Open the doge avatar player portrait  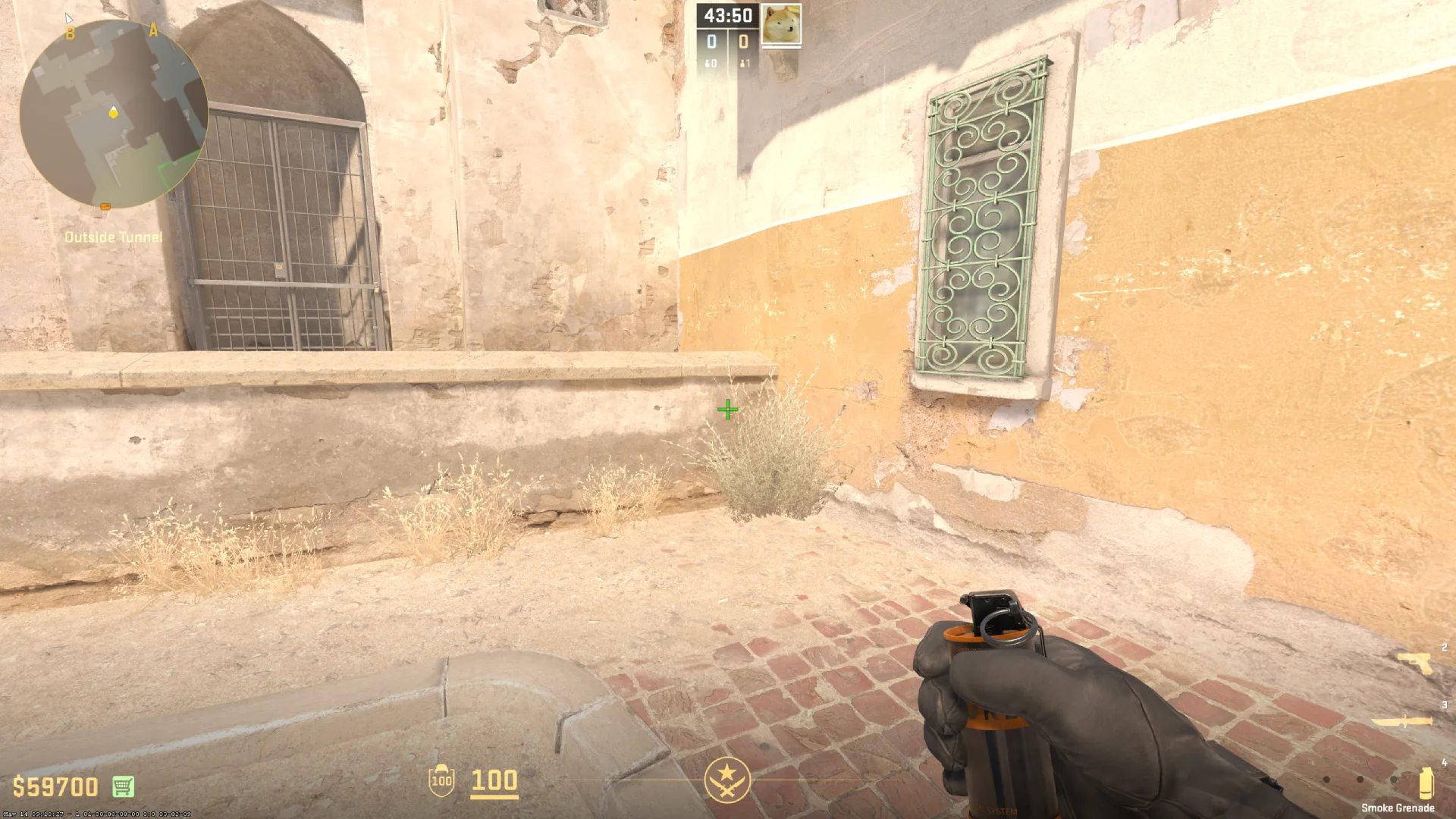point(780,24)
